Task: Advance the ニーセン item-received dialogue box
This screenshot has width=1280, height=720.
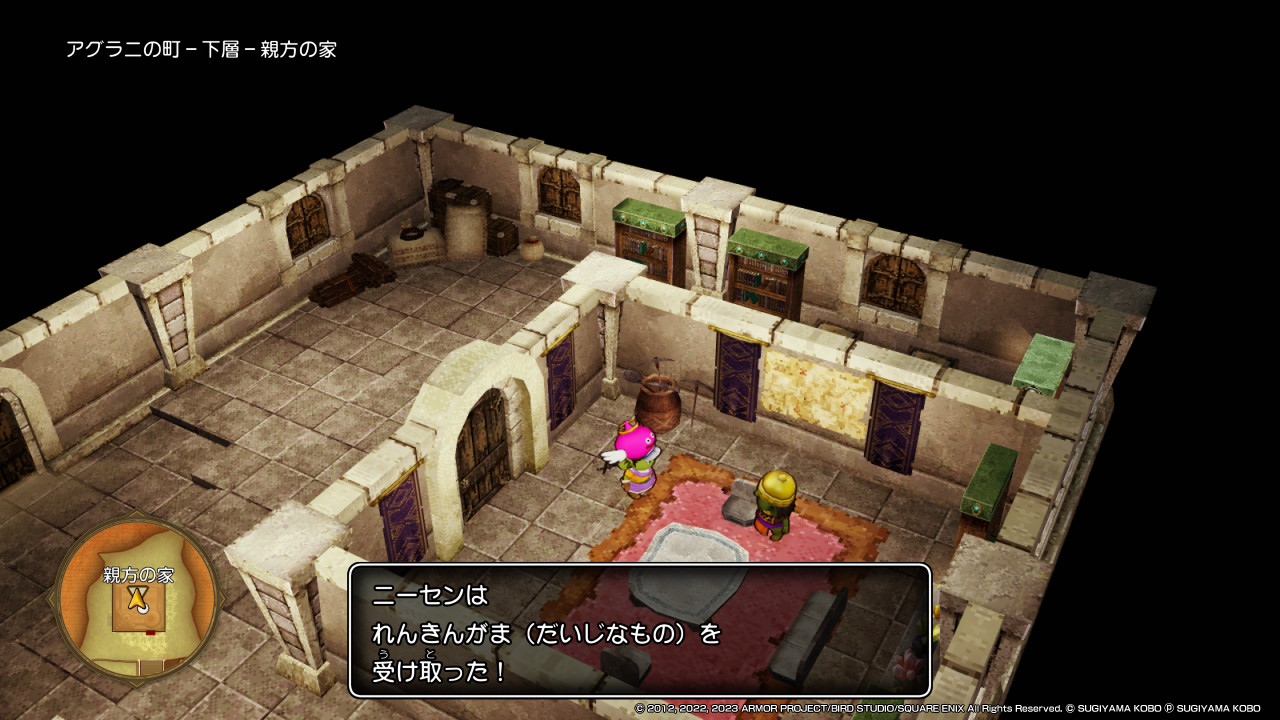Action: tap(640, 631)
